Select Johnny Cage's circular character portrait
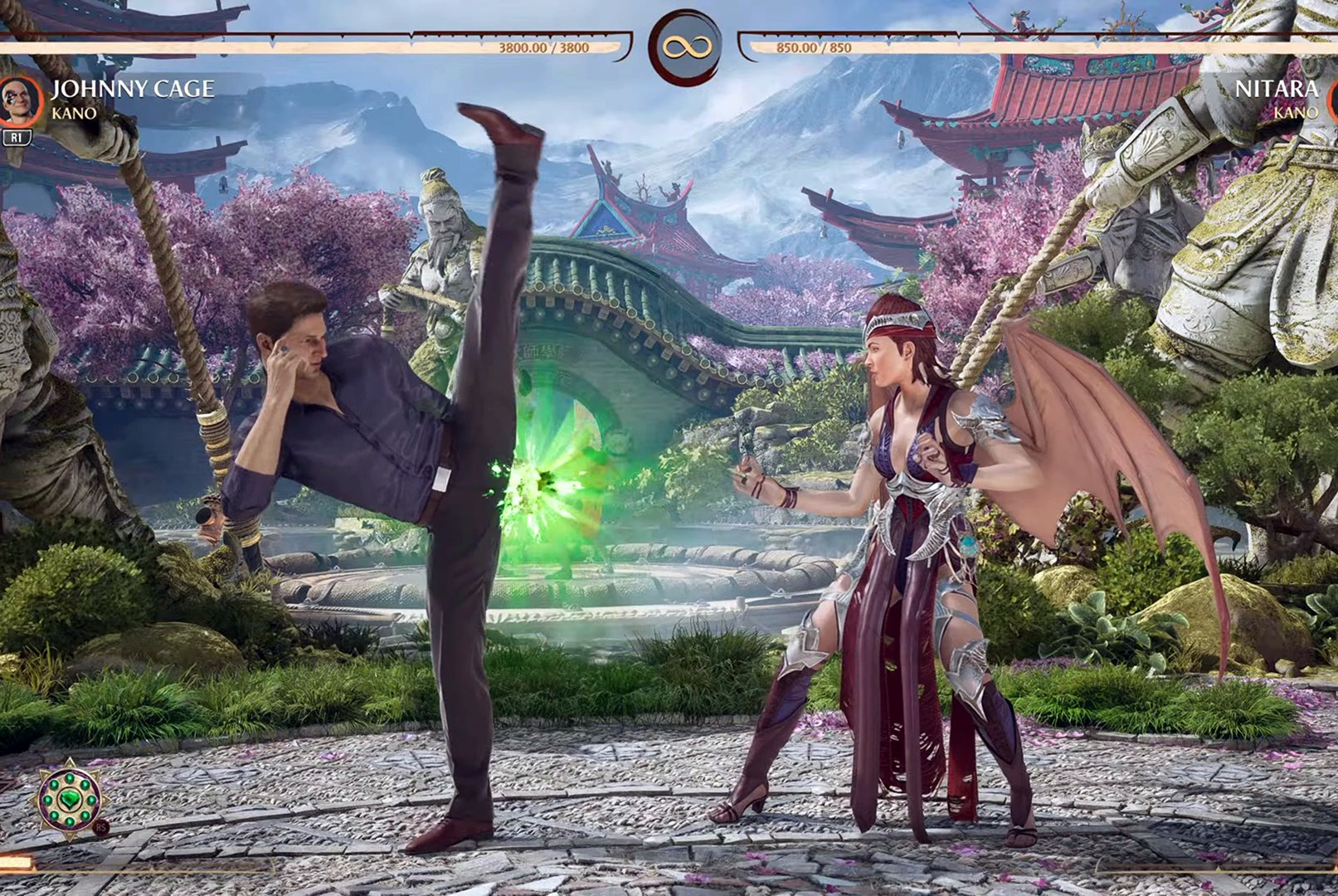 click(19, 101)
